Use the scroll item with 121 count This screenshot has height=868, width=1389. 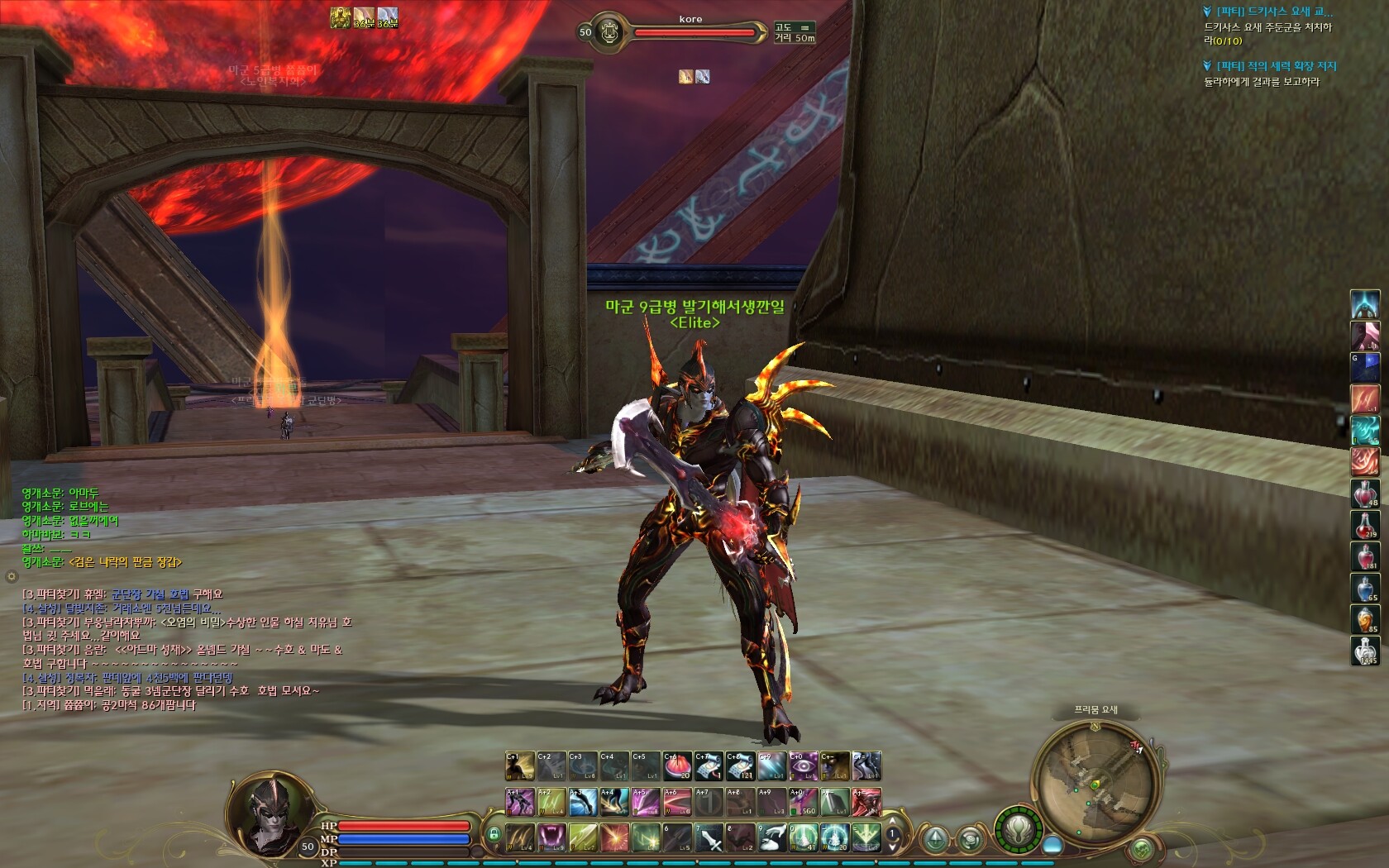(740, 765)
